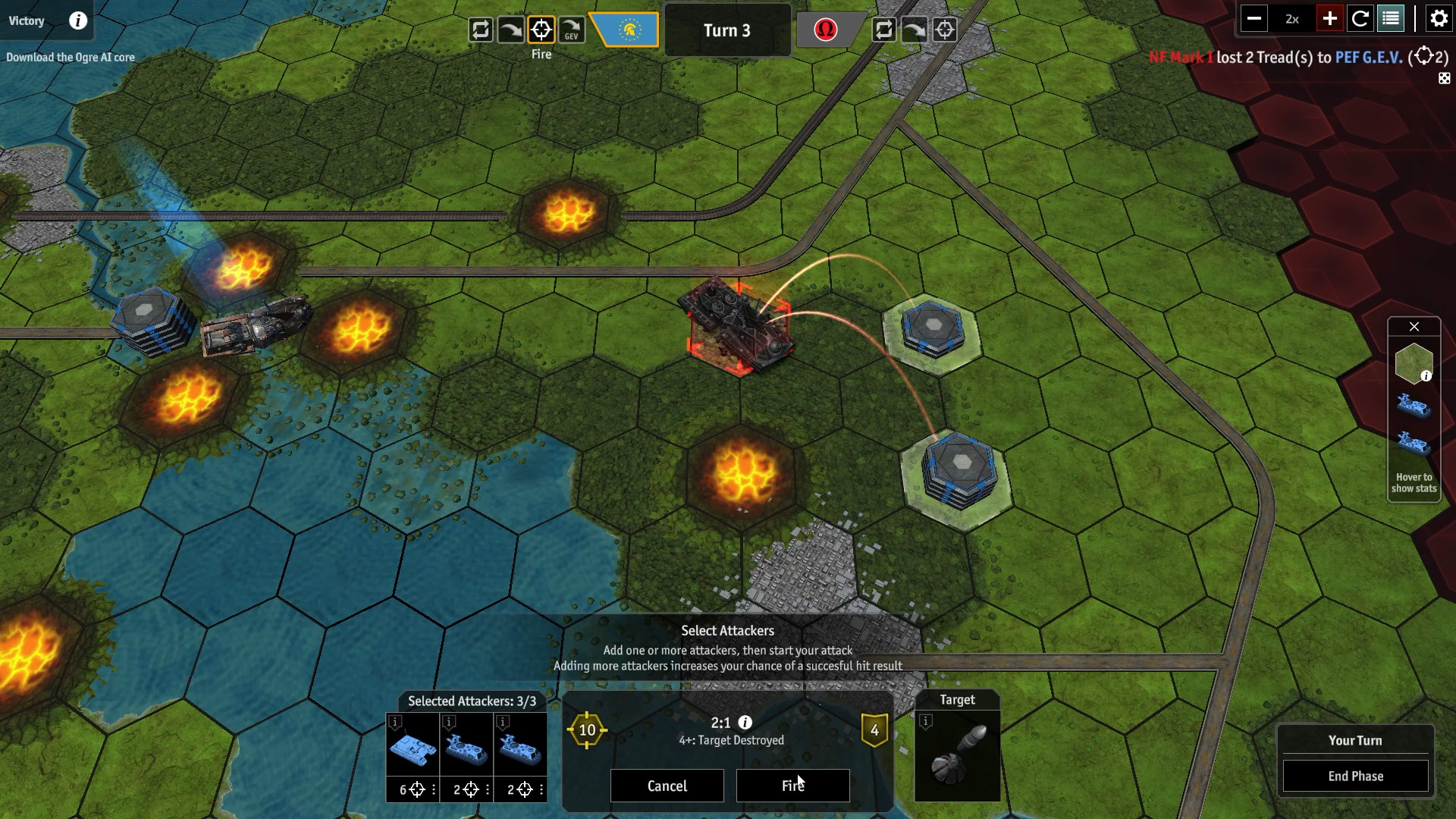Open the three-dot menu on the first attacker card
The image size is (1456, 819).
click(433, 789)
